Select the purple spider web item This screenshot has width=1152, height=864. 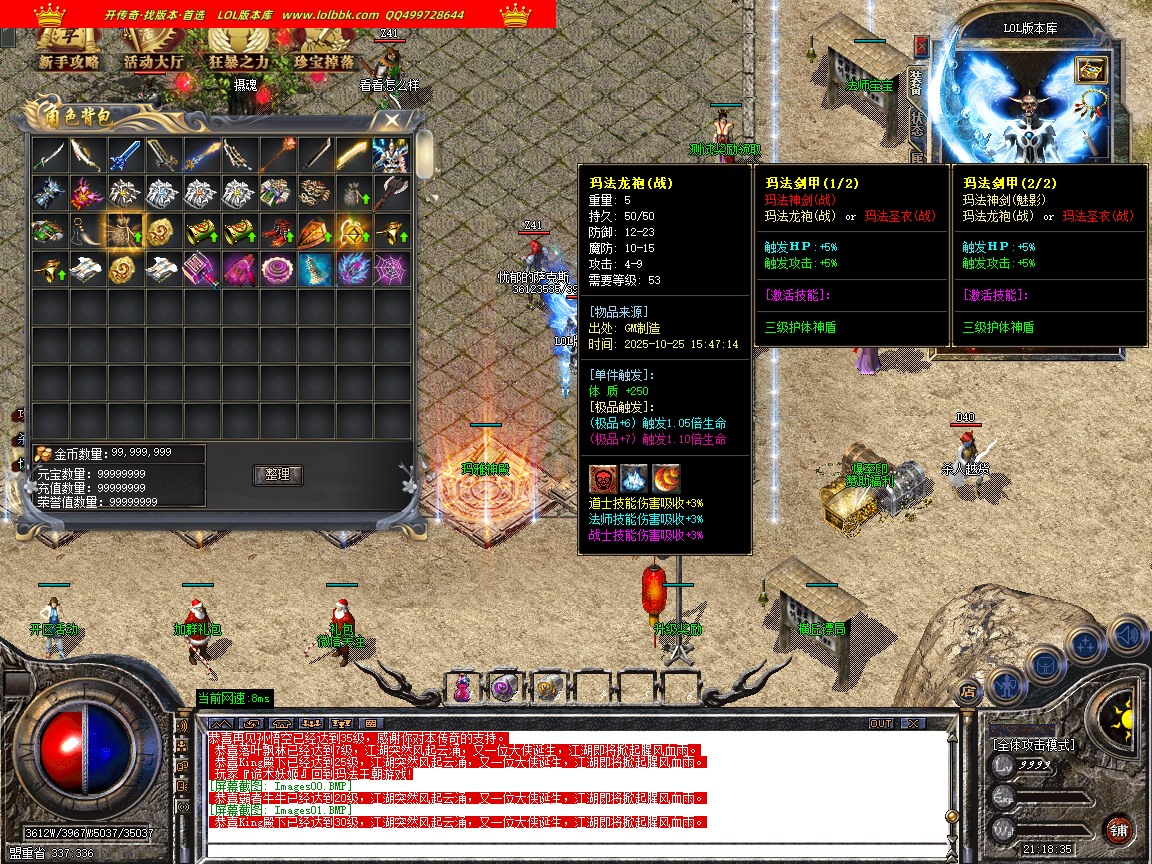pos(391,269)
